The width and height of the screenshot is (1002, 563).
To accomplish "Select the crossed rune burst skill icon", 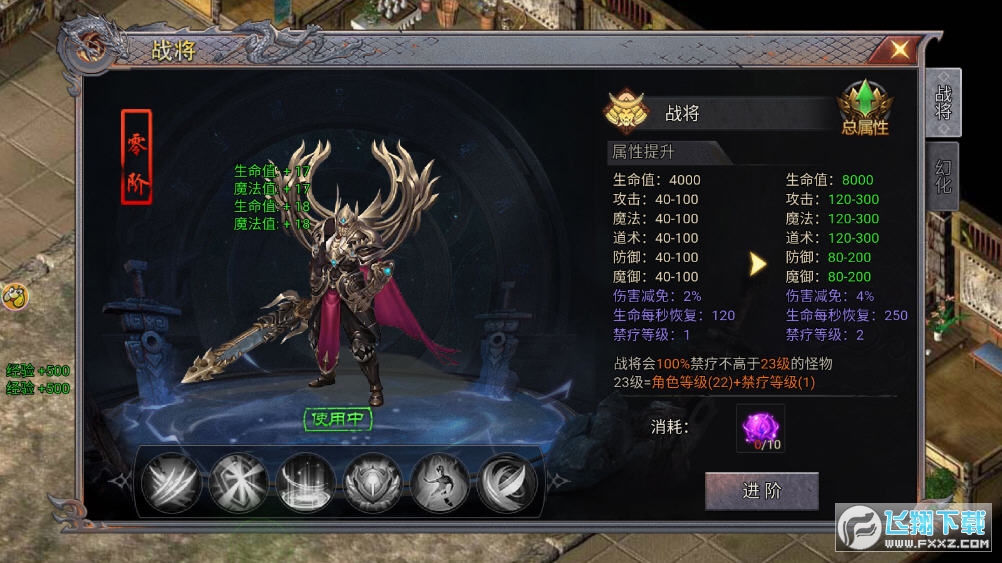I will point(238,483).
